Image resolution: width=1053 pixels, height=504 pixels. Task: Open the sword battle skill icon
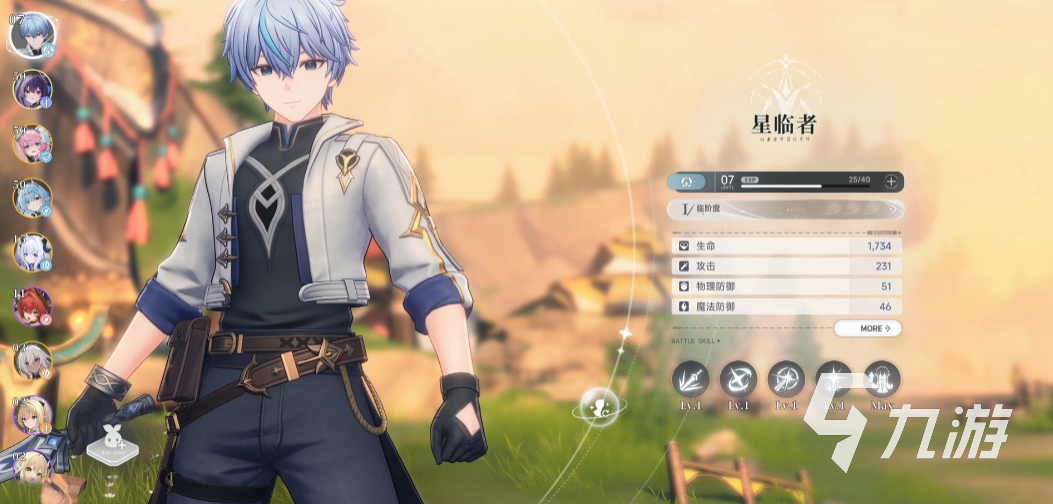690,378
